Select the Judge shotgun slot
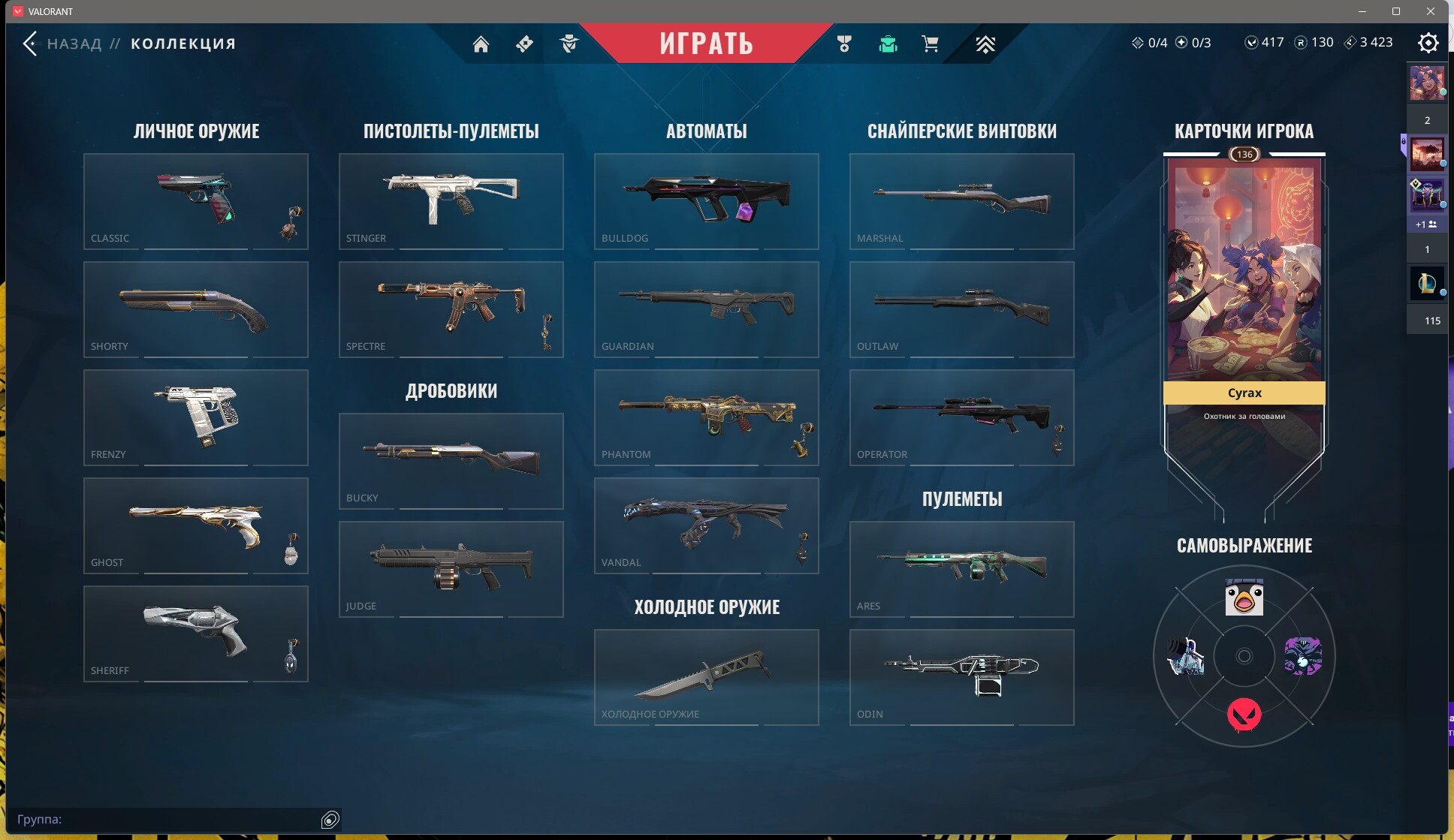This screenshot has width=1454, height=840. coord(451,569)
